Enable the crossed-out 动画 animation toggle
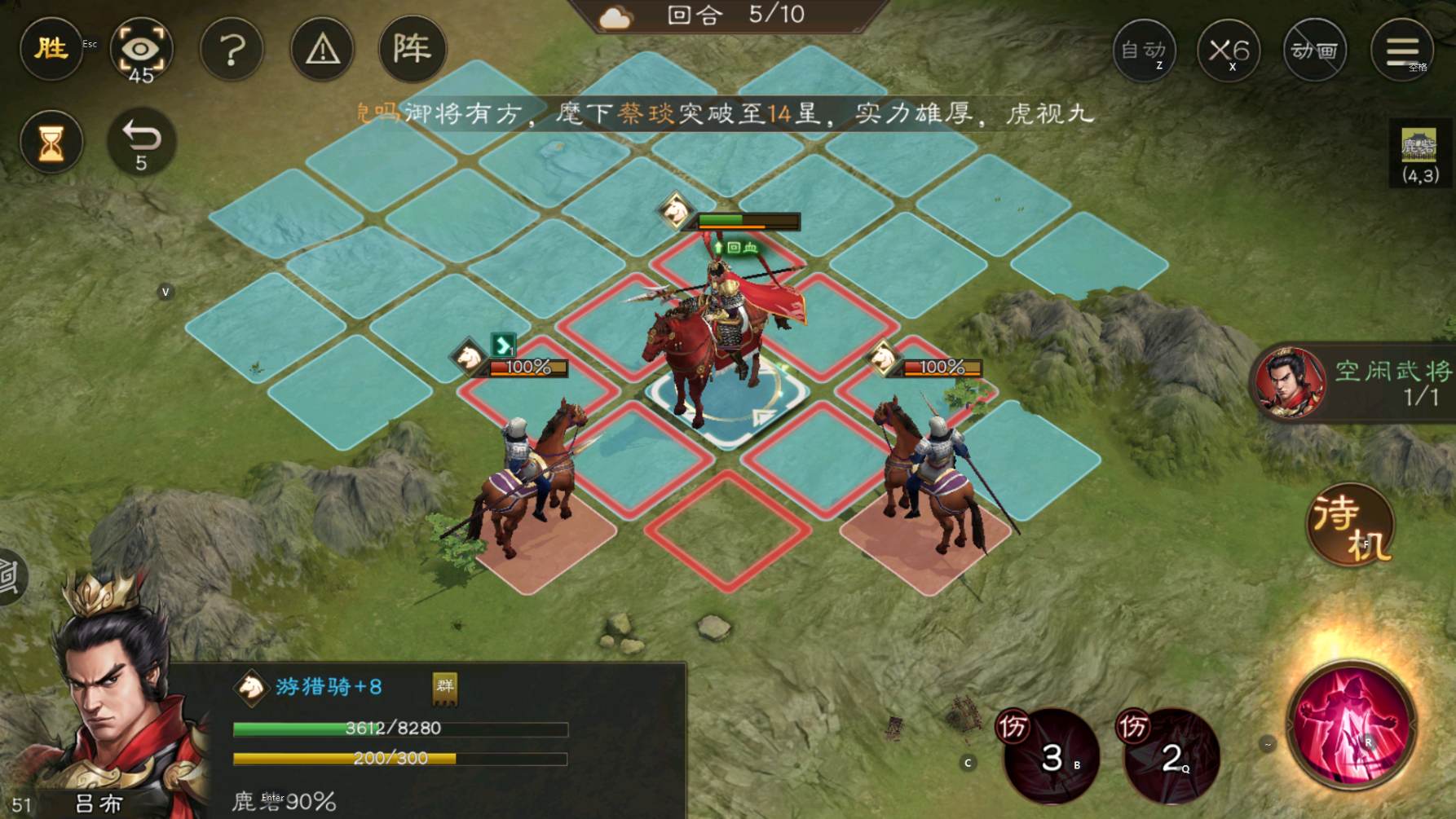 [x=1315, y=51]
